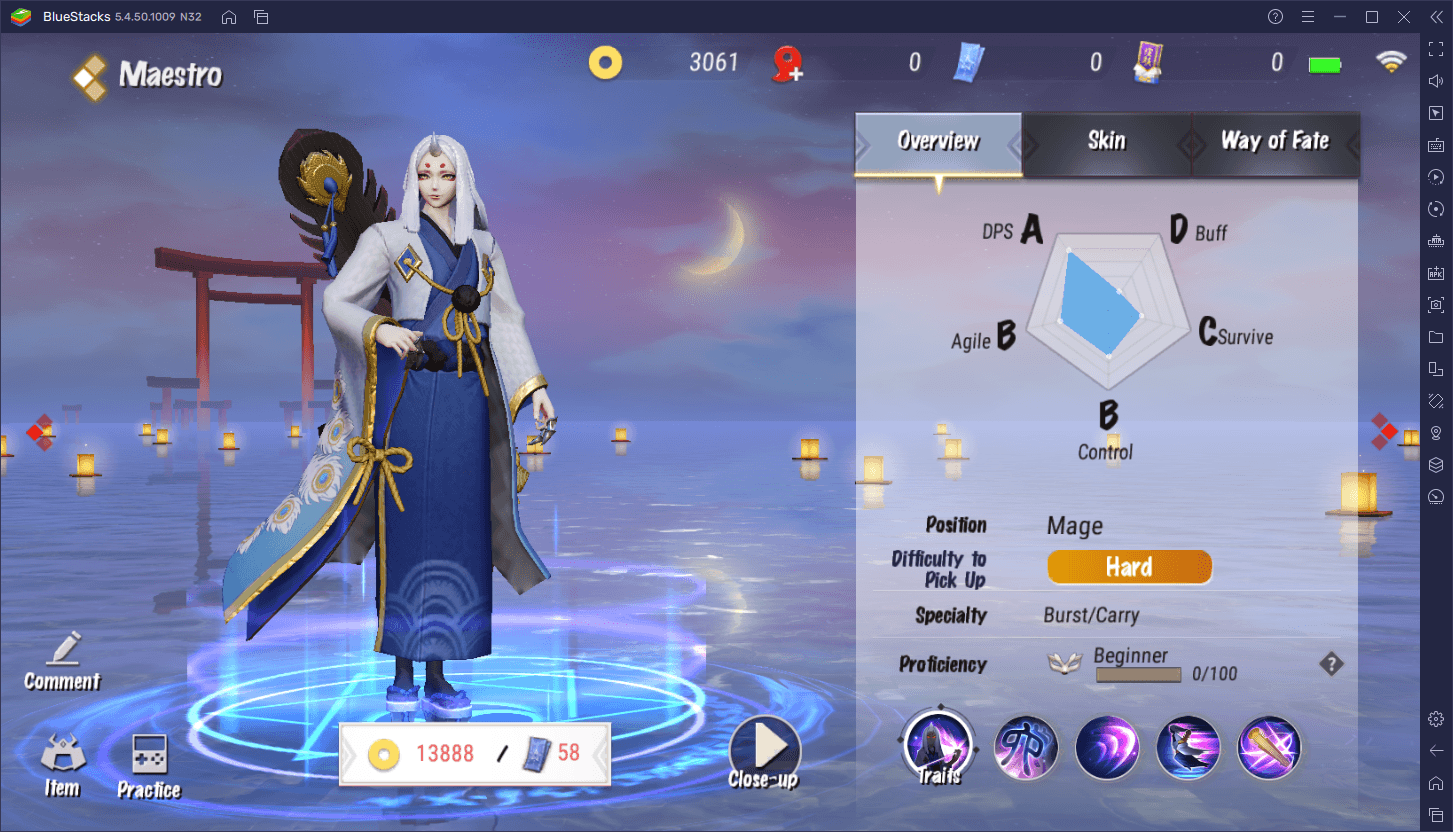Open the Item build menu
This screenshot has width=1453, height=832.
click(x=62, y=766)
